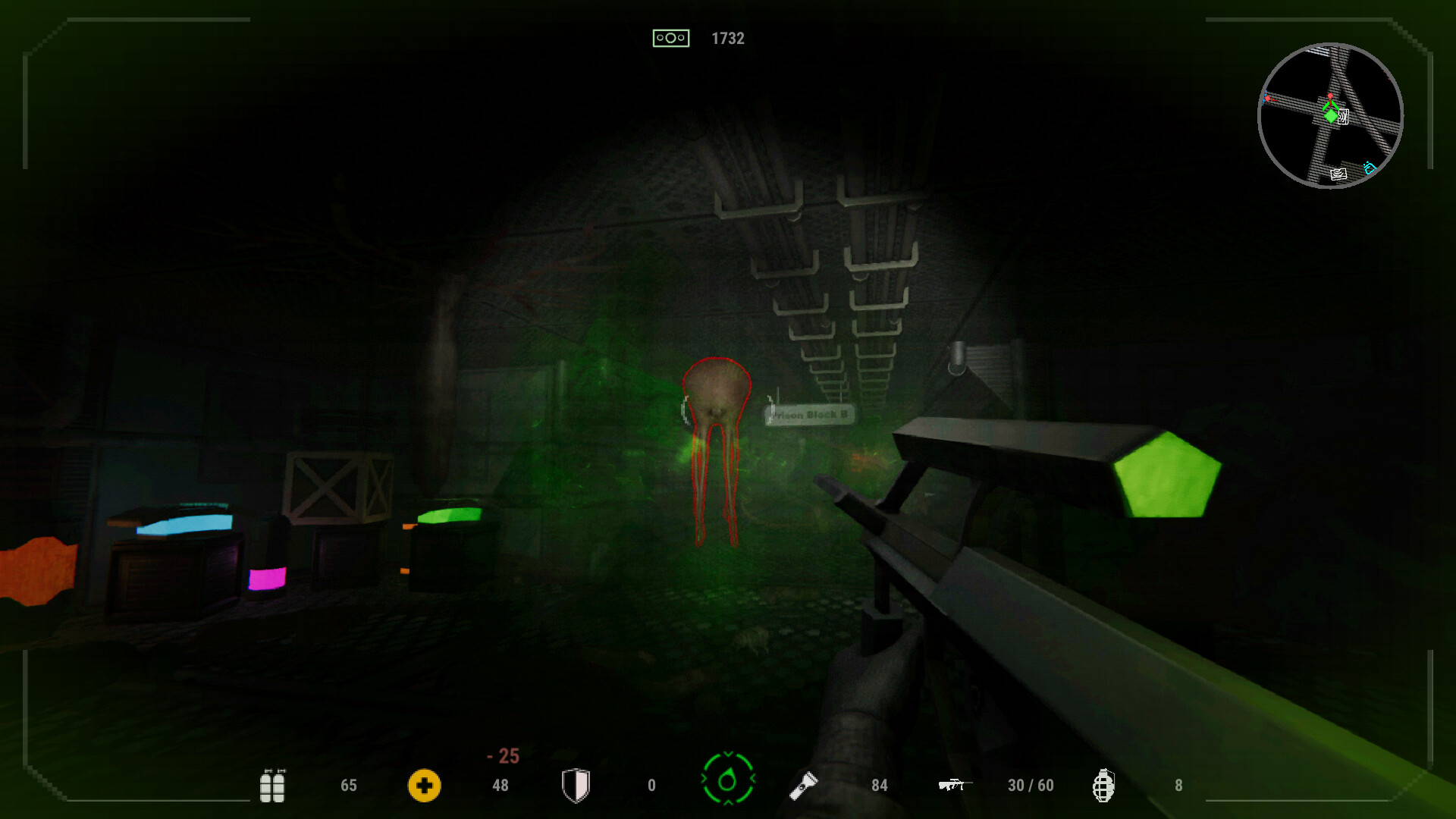Viewport: 1456px width, 819px height.
Task: Click the cash counter banknote icon
Action: pos(671,37)
